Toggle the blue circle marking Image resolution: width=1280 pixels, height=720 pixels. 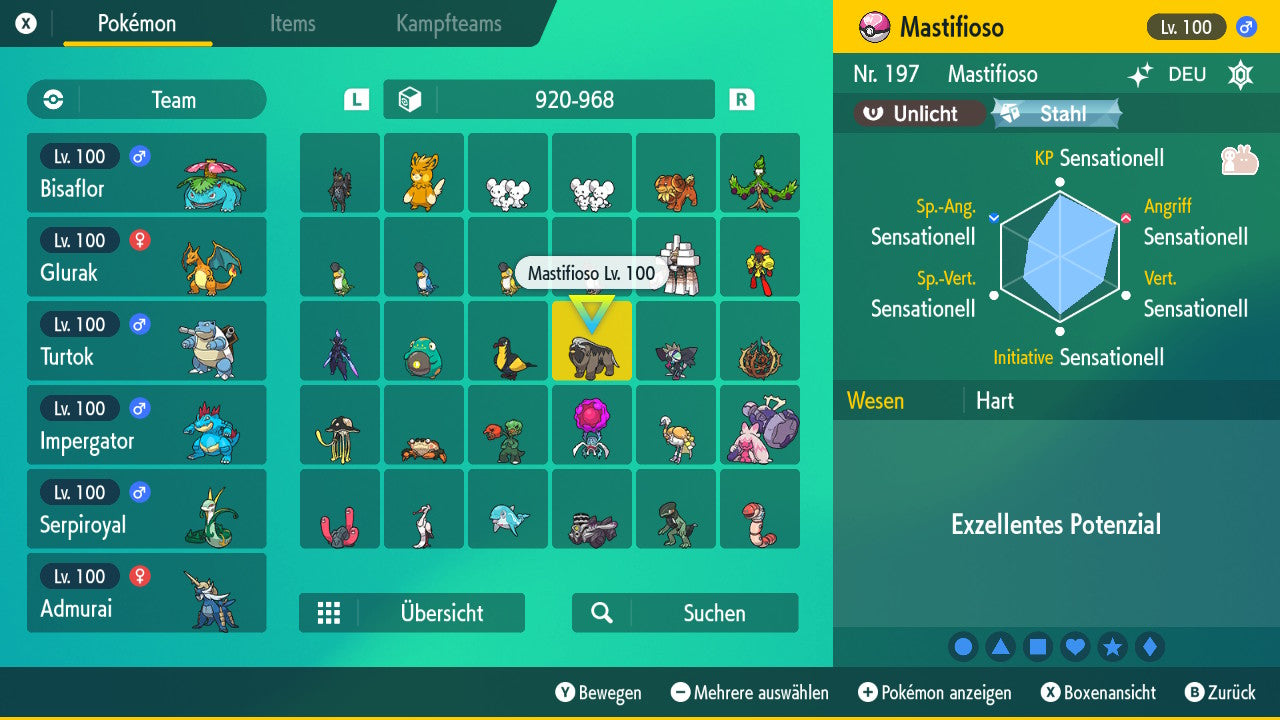pos(963,646)
